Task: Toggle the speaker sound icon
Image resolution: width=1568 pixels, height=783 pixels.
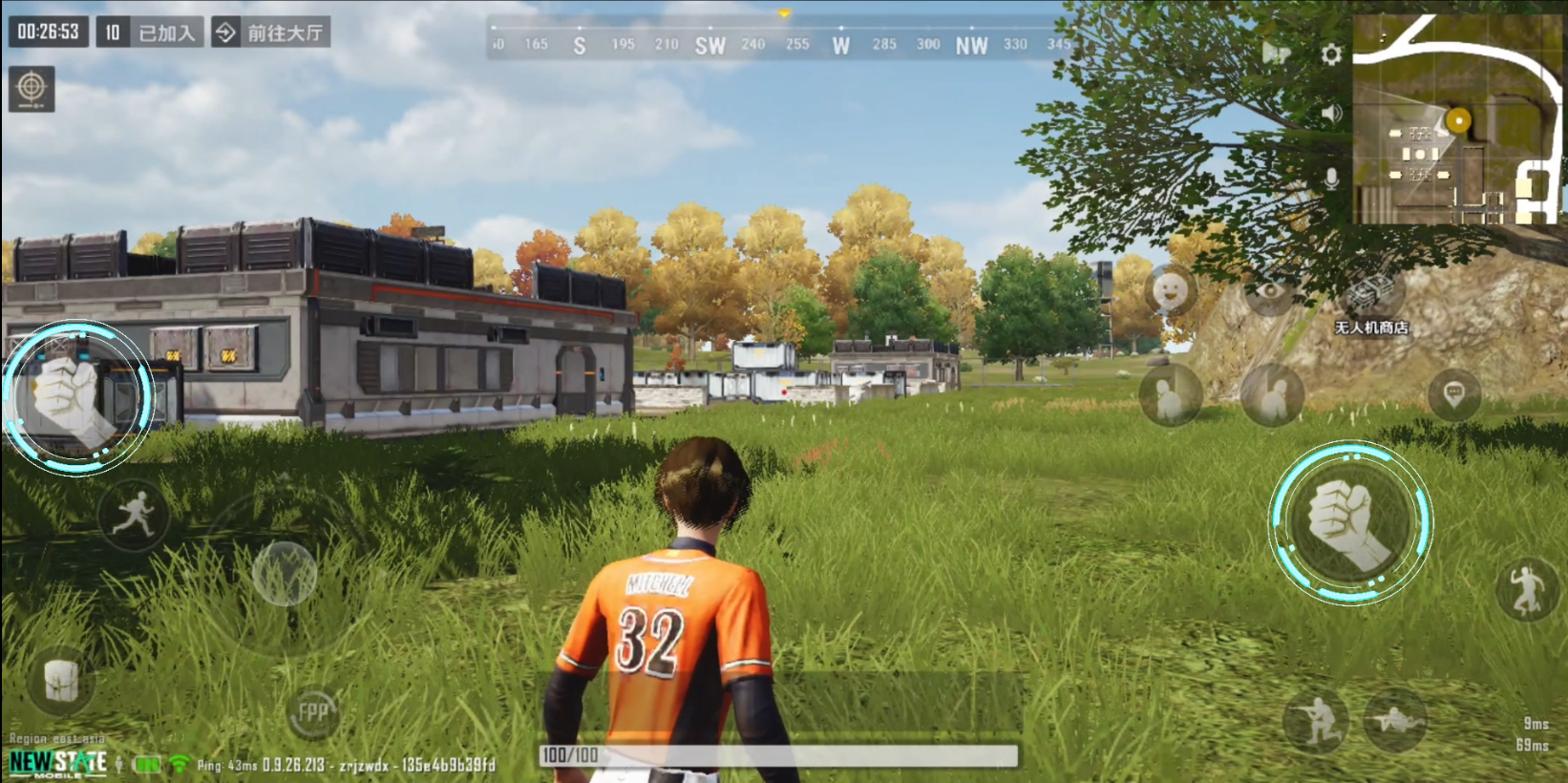Action: click(1331, 115)
